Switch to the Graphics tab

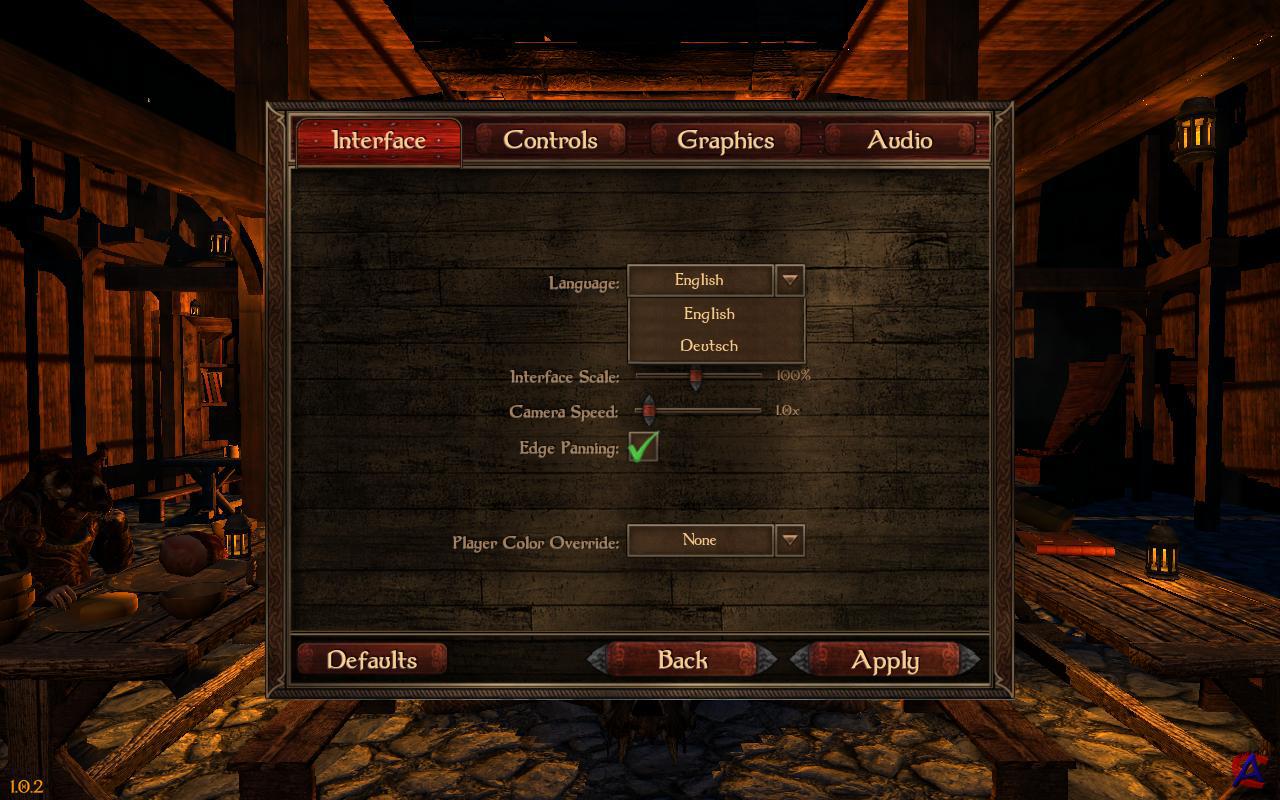tap(725, 140)
